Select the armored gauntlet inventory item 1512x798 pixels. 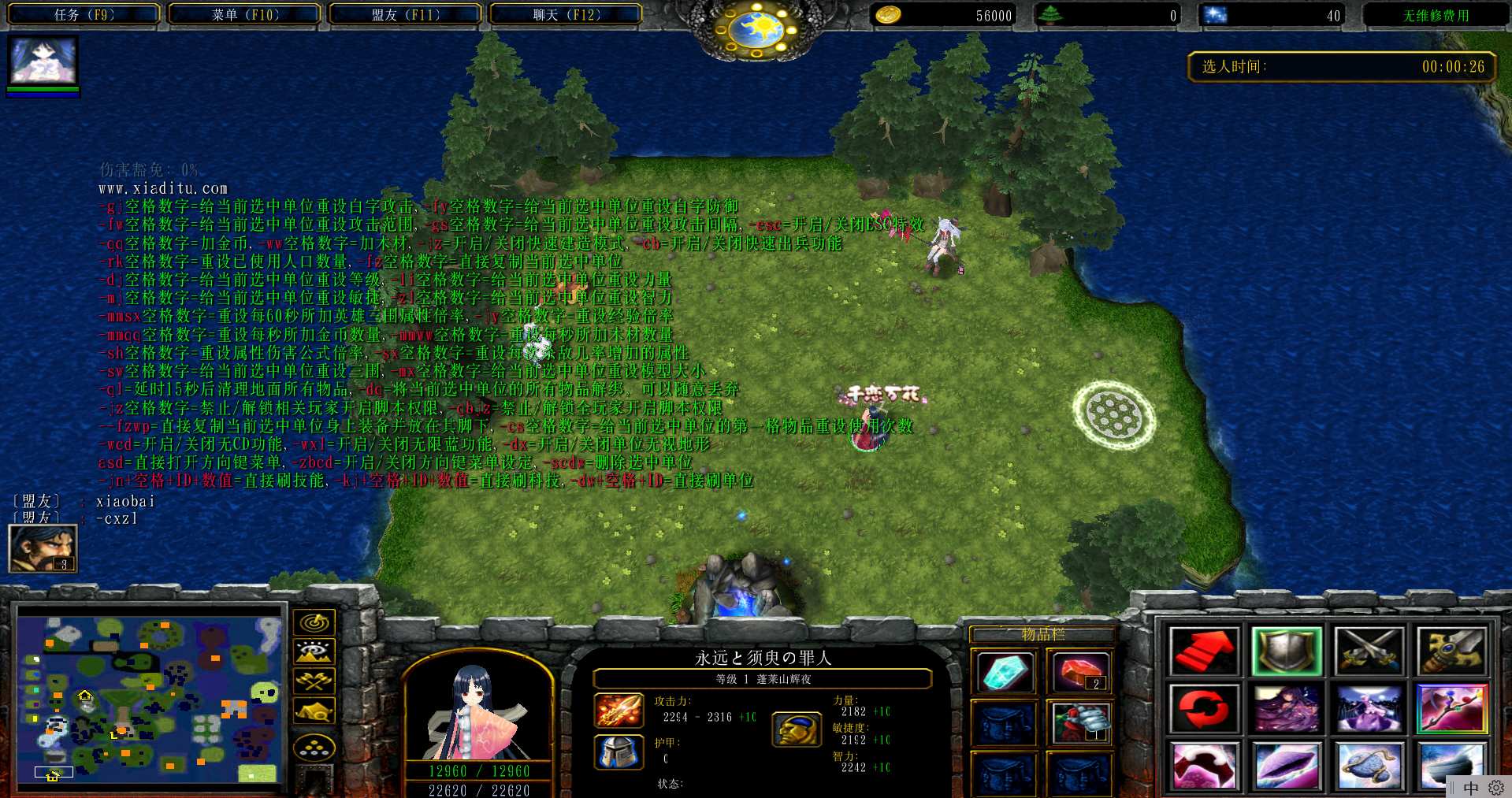coord(1080,722)
